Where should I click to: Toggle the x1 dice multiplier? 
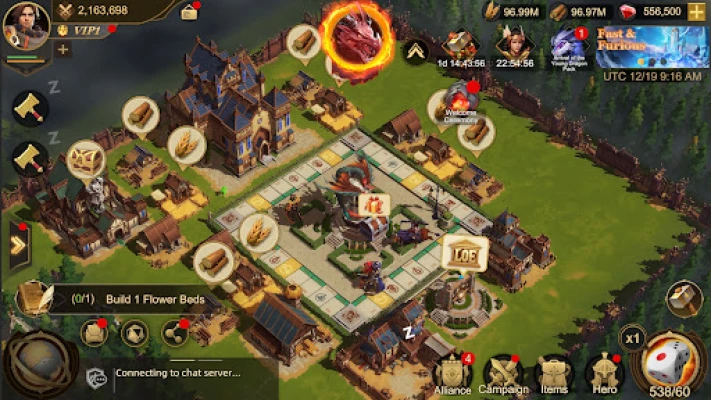click(x=632, y=338)
